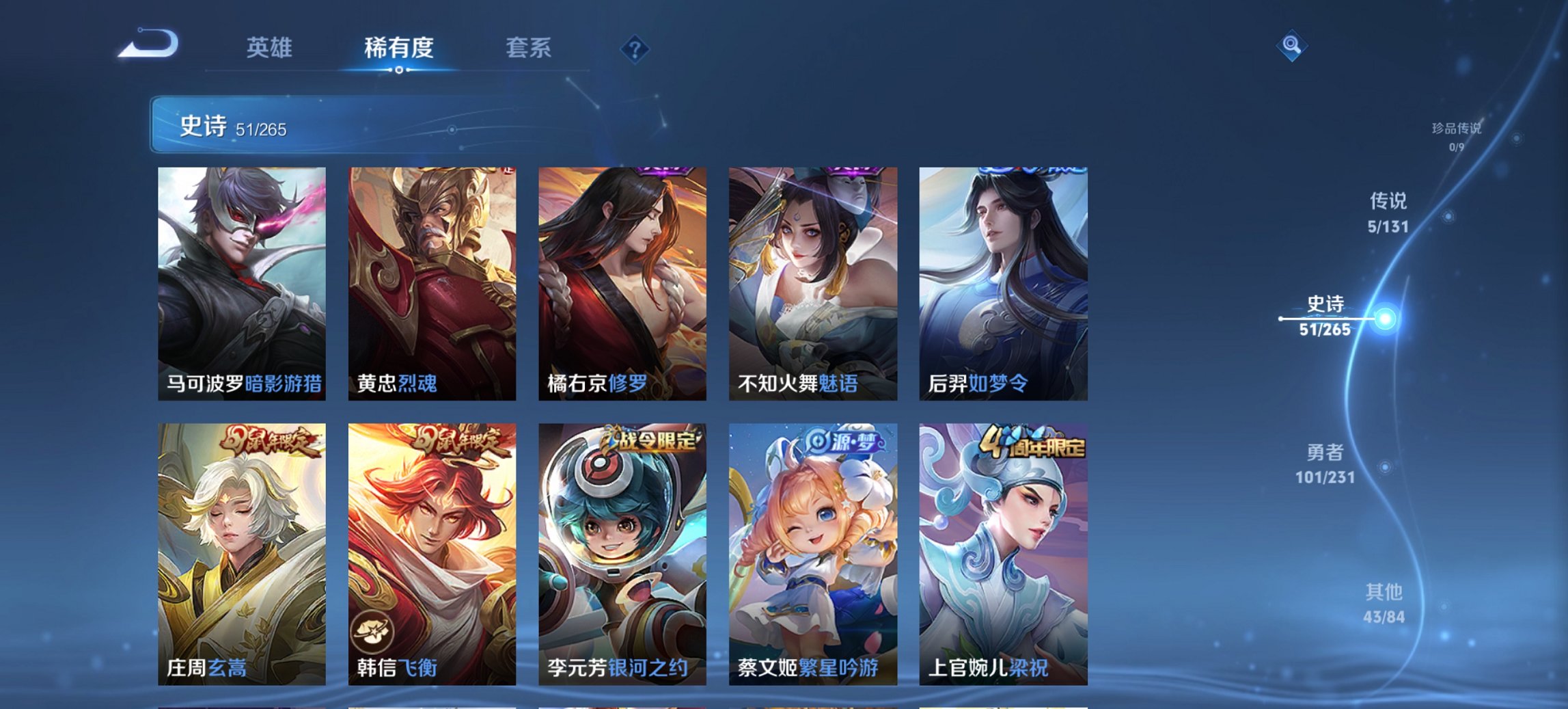This screenshot has height=709, width=1568.
Task: Open search with the magnifier icon
Action: point(1291,46)
